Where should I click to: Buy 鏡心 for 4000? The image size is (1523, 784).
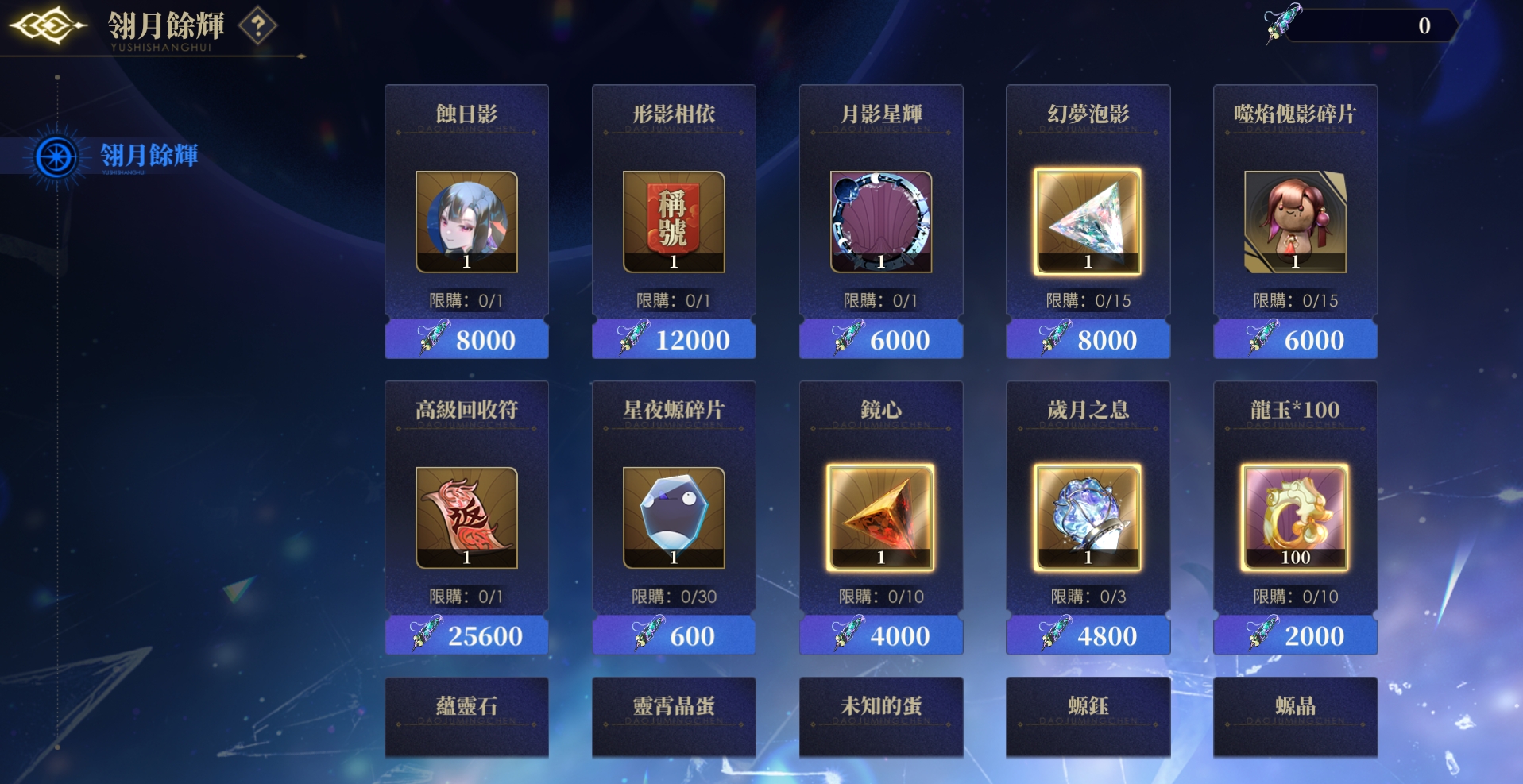pyautogui.click(x=881, y=635)
